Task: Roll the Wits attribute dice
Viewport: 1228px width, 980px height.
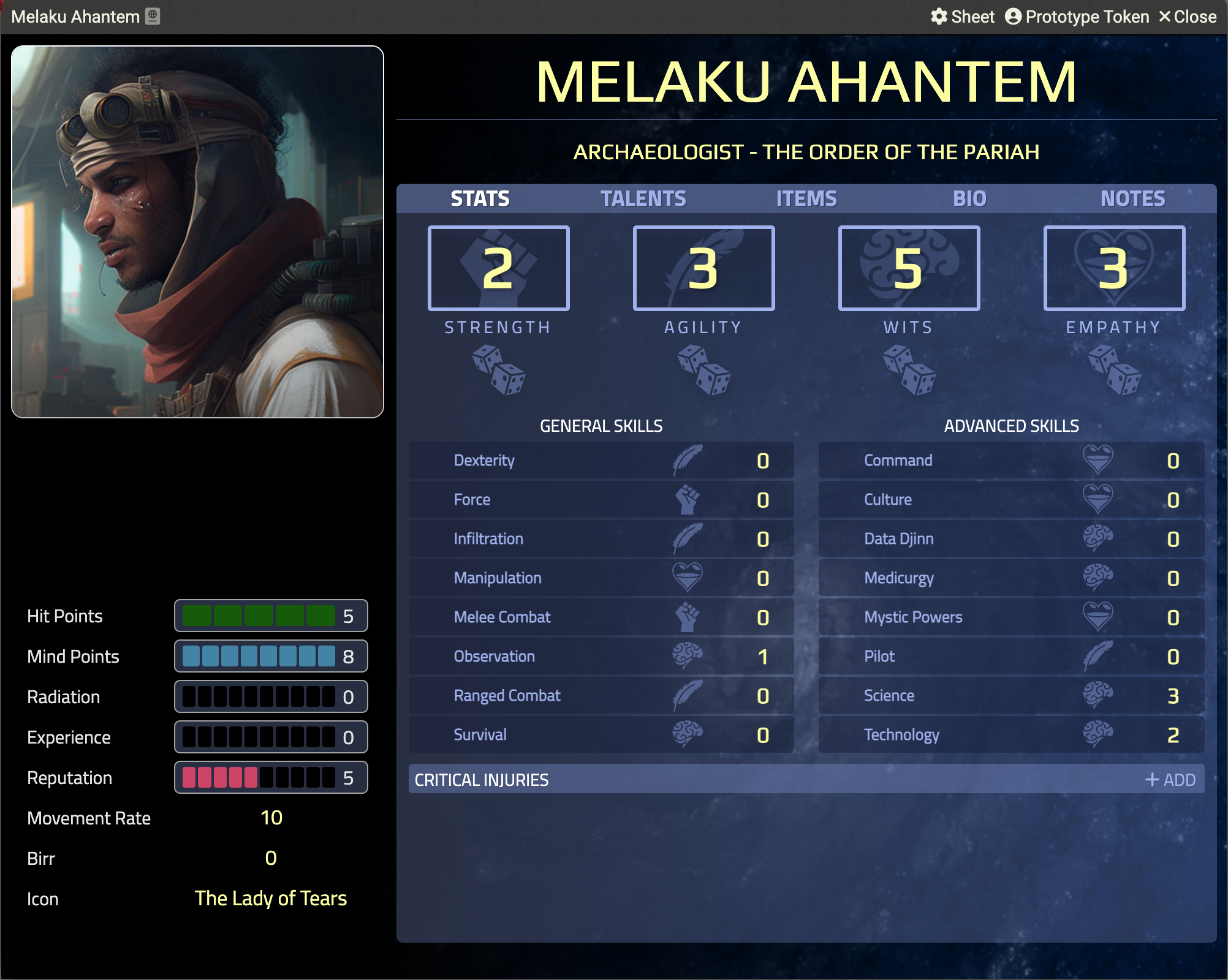Action: (x=909, y=370)
